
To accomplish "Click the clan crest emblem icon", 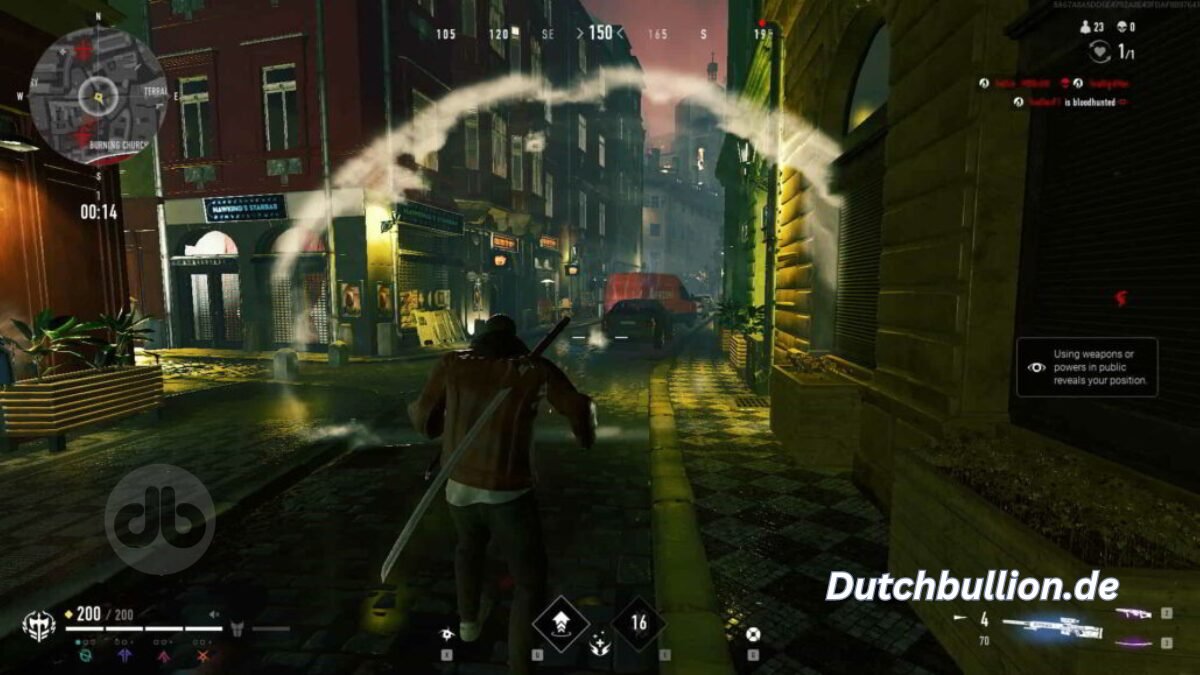I will click(38, 626).
